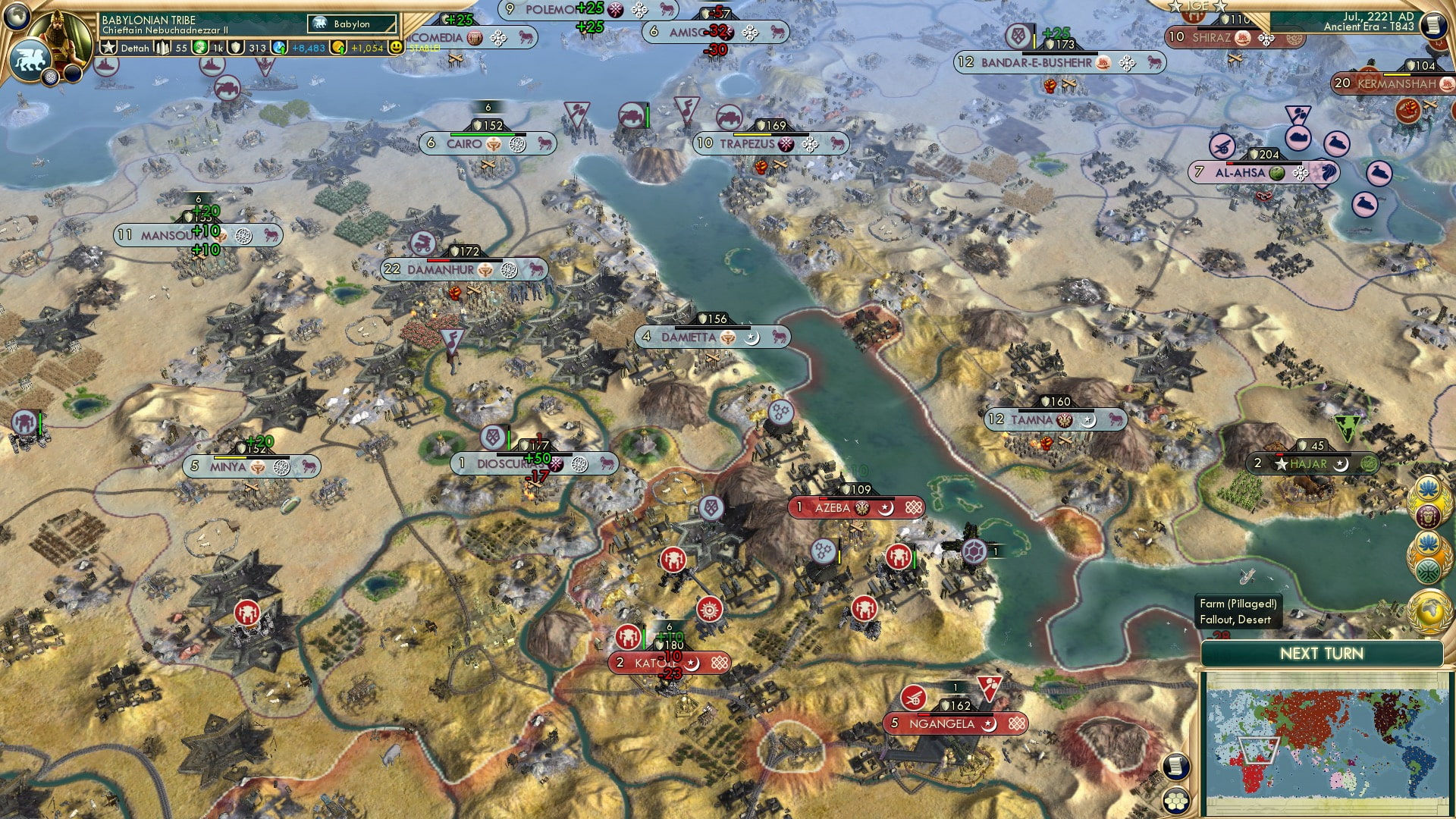
Task: Open the notification log scroll icon
Action: [x=1175, y=767]
